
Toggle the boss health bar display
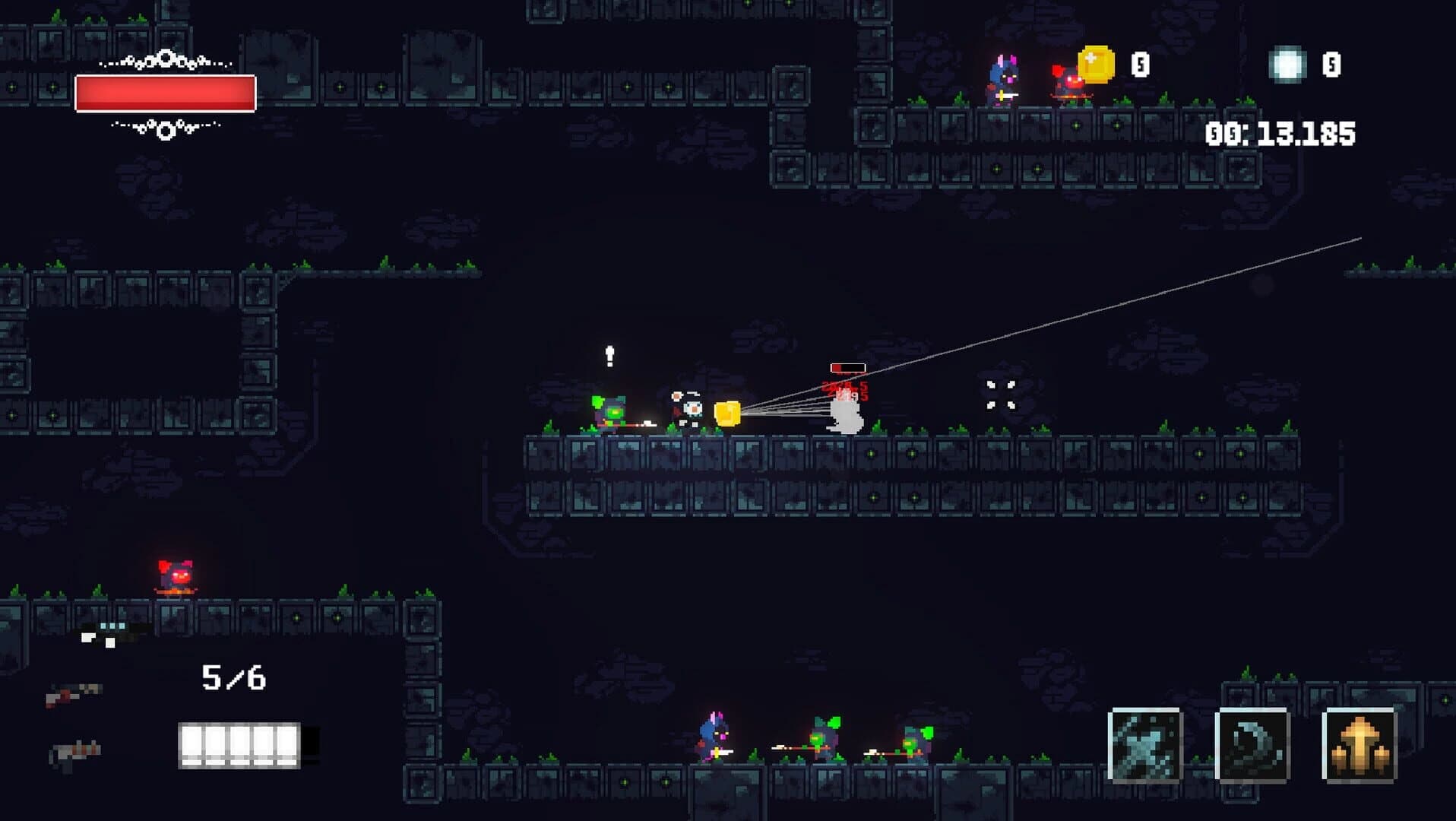click(x=163, y=91)
